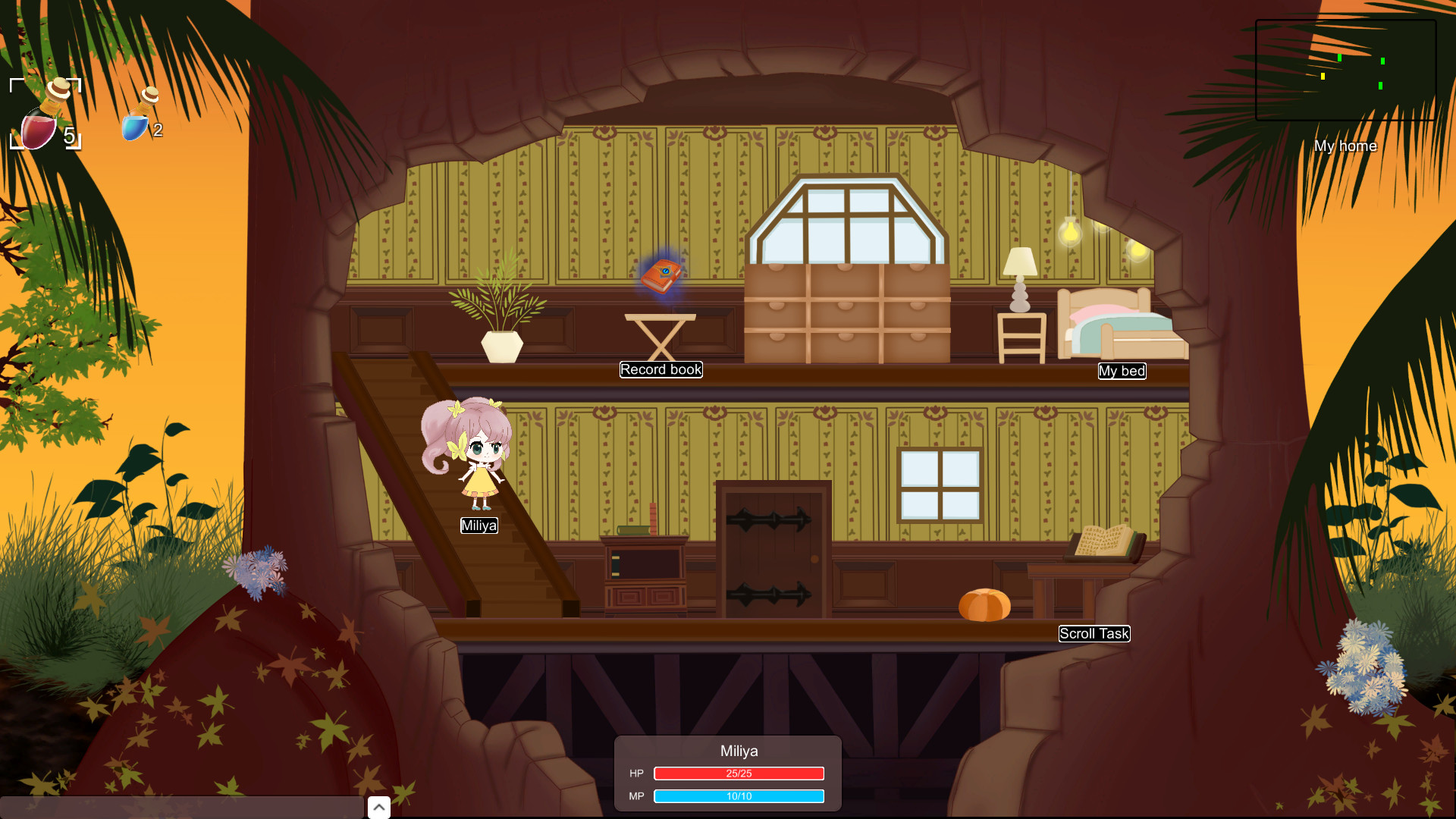Open the wooden dresser below the skylight window
1456x819 pixels.
coord(848,311)
